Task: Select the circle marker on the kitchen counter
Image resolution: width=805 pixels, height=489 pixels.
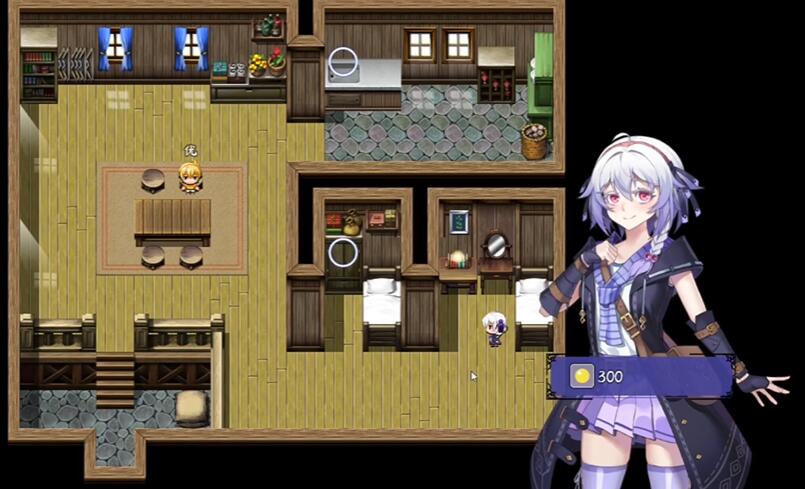Action: coord(343,62)
